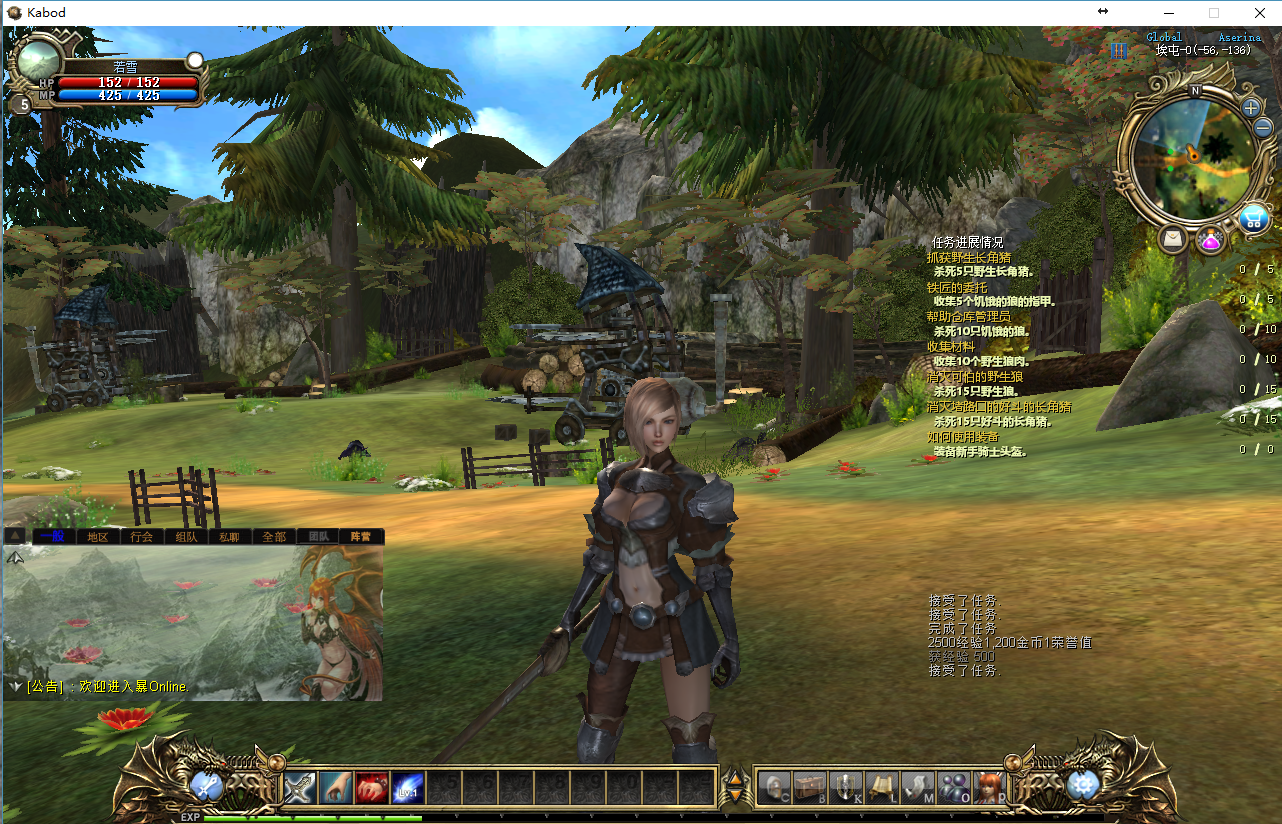This screenshot has height=824, width=1282.
Task: Open the treasure chest bag icon
Action: coord(808,788)
